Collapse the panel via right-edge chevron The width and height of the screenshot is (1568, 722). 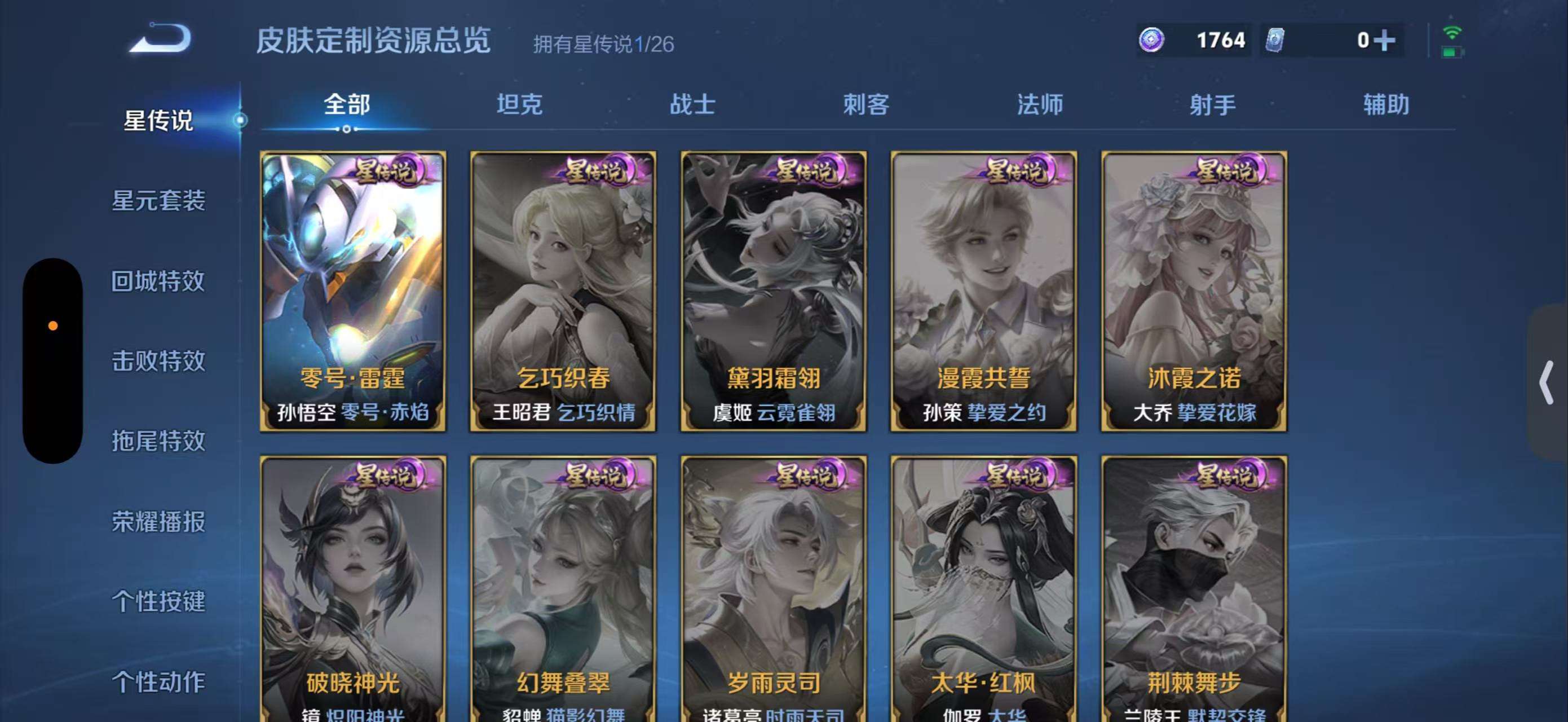coord(1547,383)
